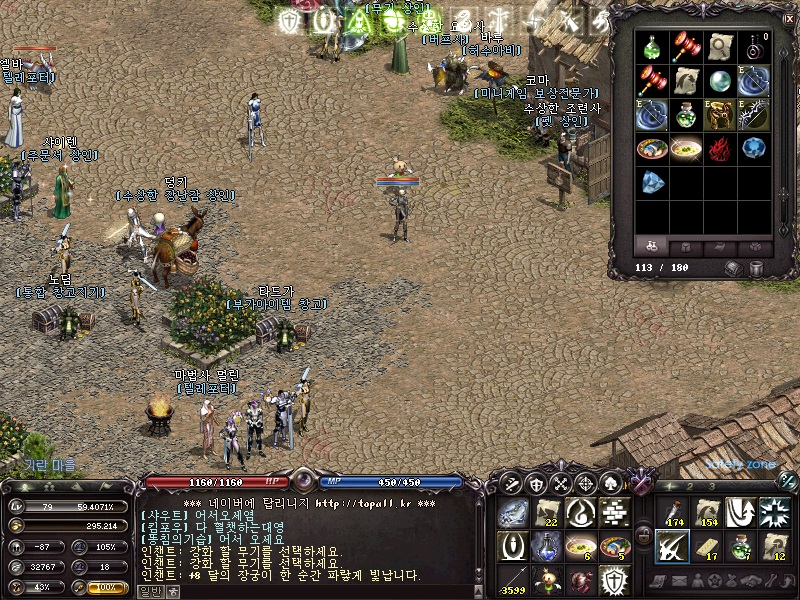Select the green potion in the inventory's top row
The width and height of the screenshot is (800, 600).
pyautogui.click(x=653, y=47)
